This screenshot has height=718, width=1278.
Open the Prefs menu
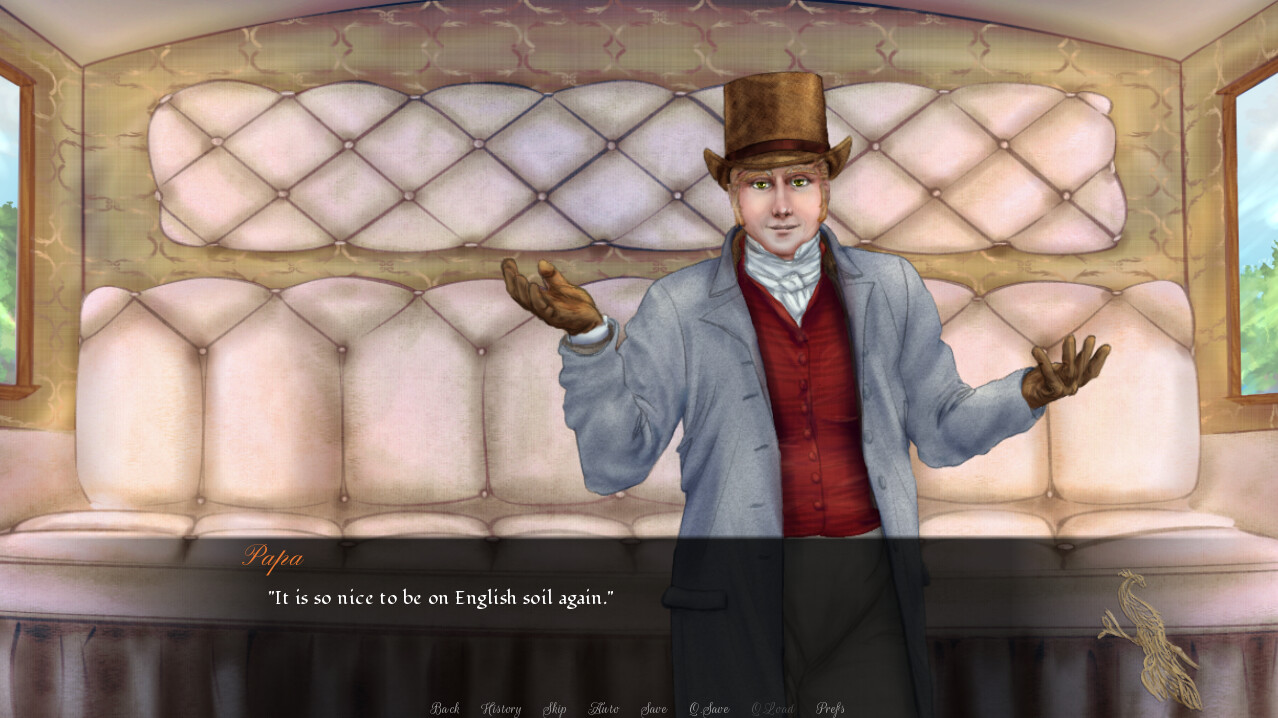[x=830, y=709]
